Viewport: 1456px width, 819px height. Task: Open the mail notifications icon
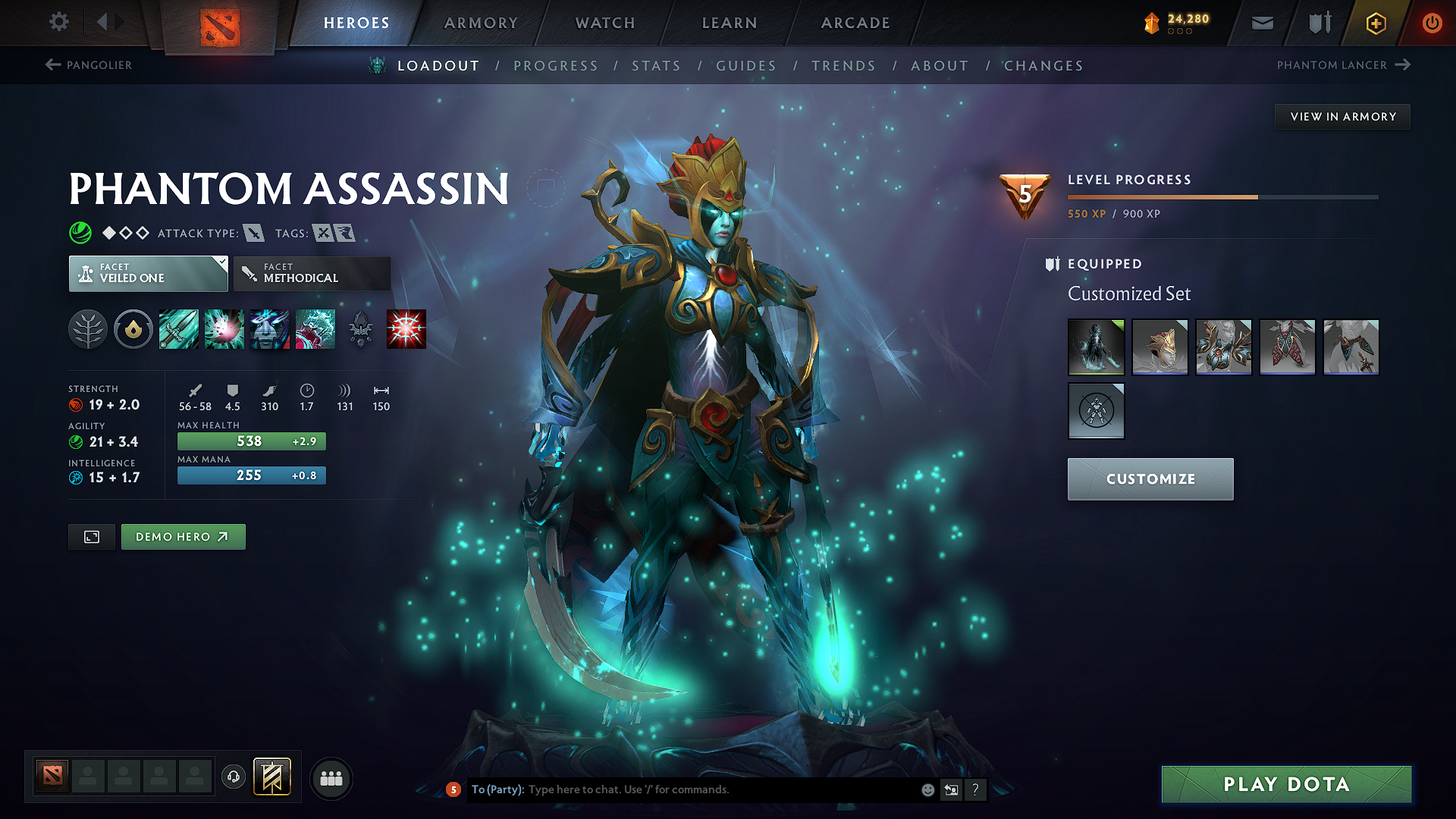click(1262, 23)
